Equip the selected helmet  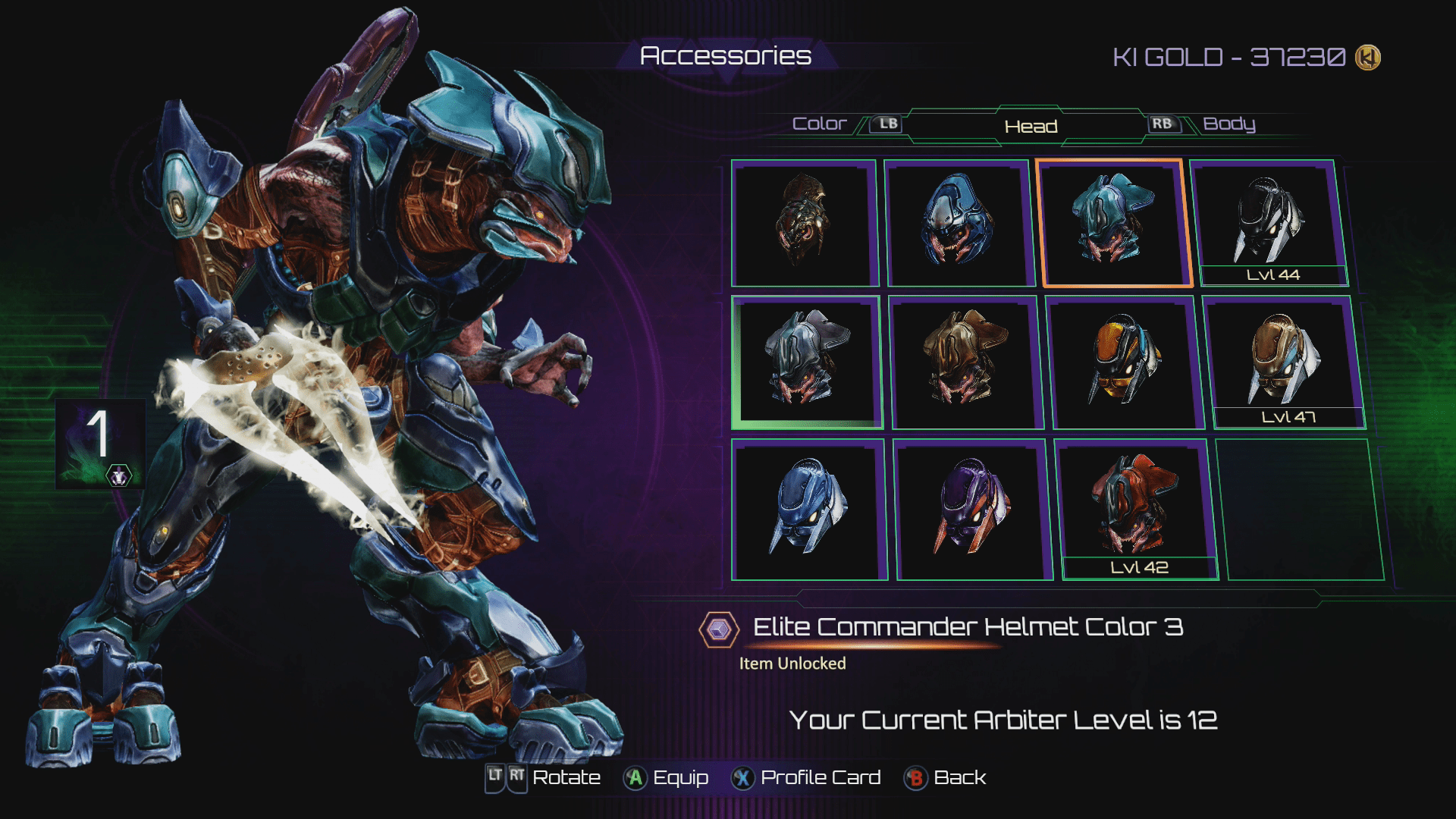click(x=666, y=778)
